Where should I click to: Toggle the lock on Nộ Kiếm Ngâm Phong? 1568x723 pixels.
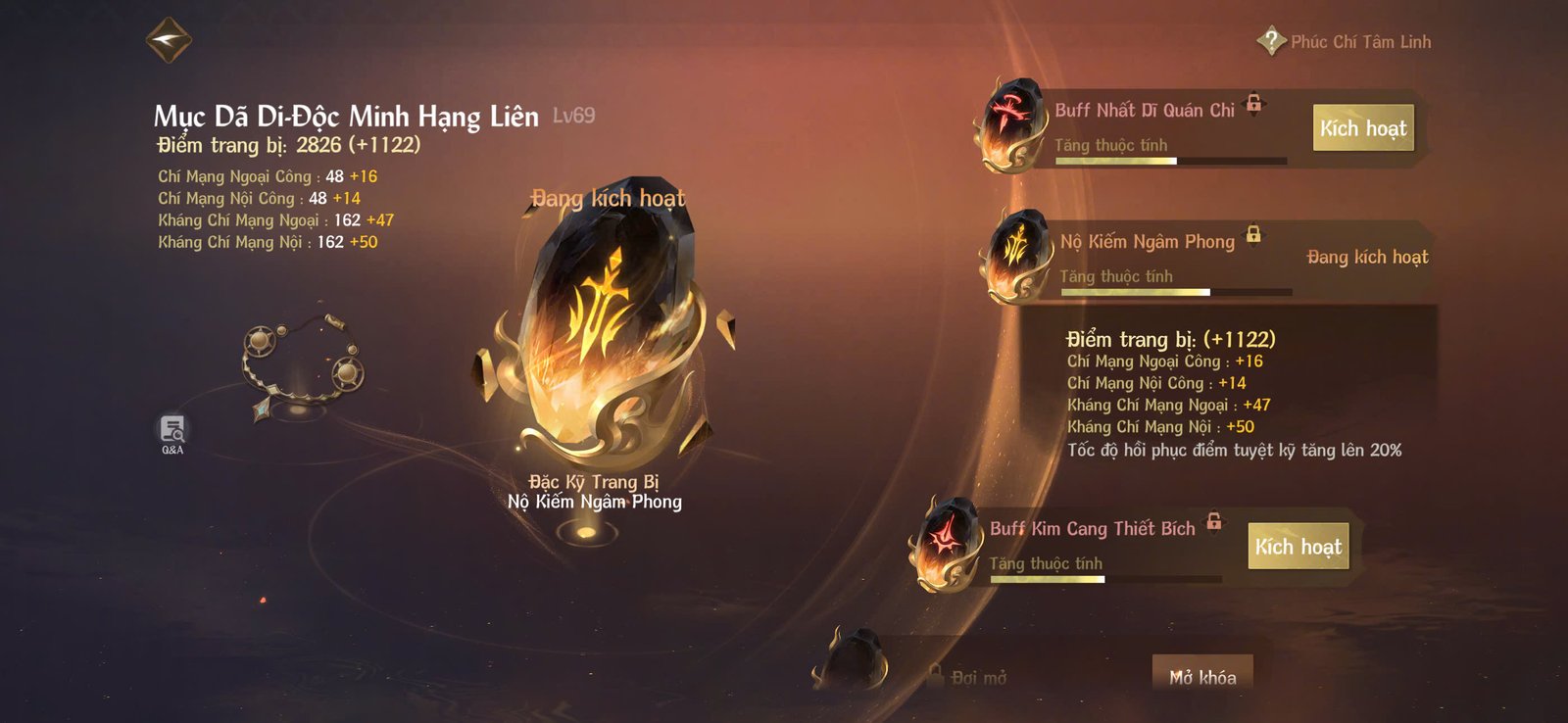[1254, 233]
